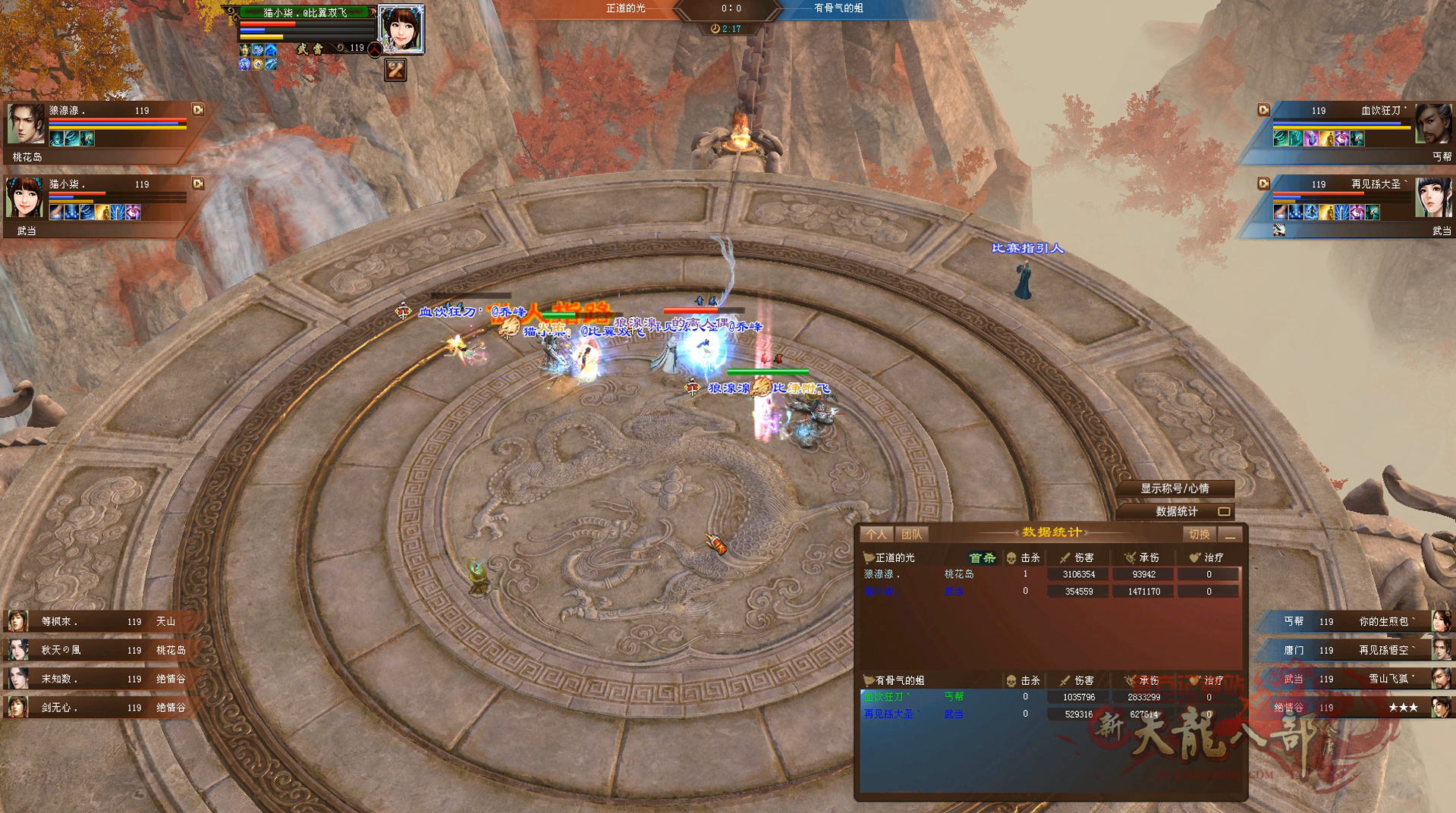This screenshot has height=813, width=1456.
Task: Minimize the 数据统计 panel
Action: (x=1231, y=535)
